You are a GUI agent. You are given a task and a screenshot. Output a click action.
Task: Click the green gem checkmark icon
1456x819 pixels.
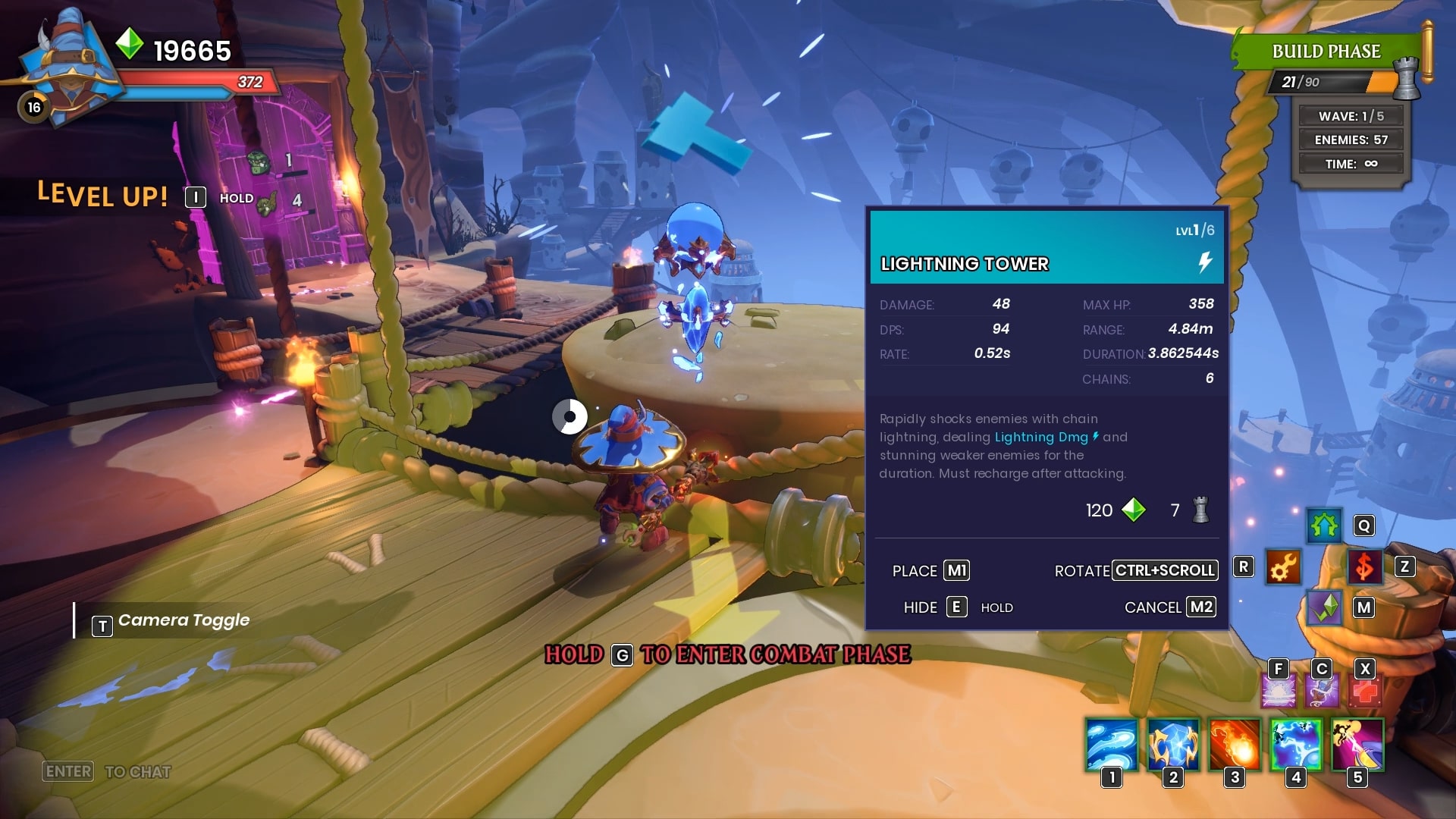coord(1324,607)
